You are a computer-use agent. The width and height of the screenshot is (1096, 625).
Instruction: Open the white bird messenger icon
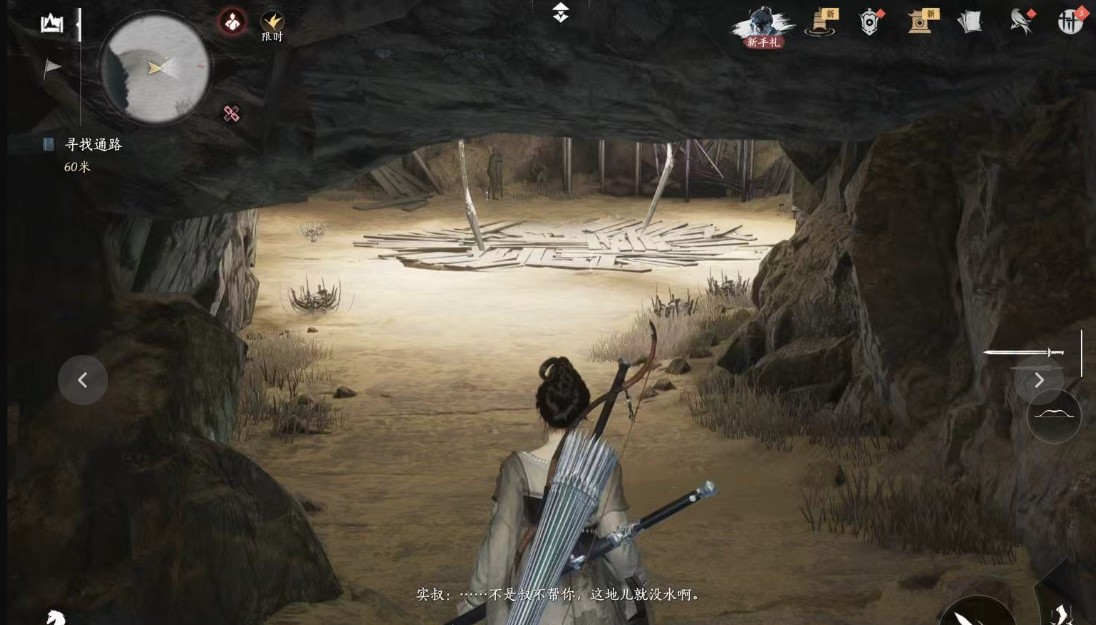click(x=1020, y=22)
